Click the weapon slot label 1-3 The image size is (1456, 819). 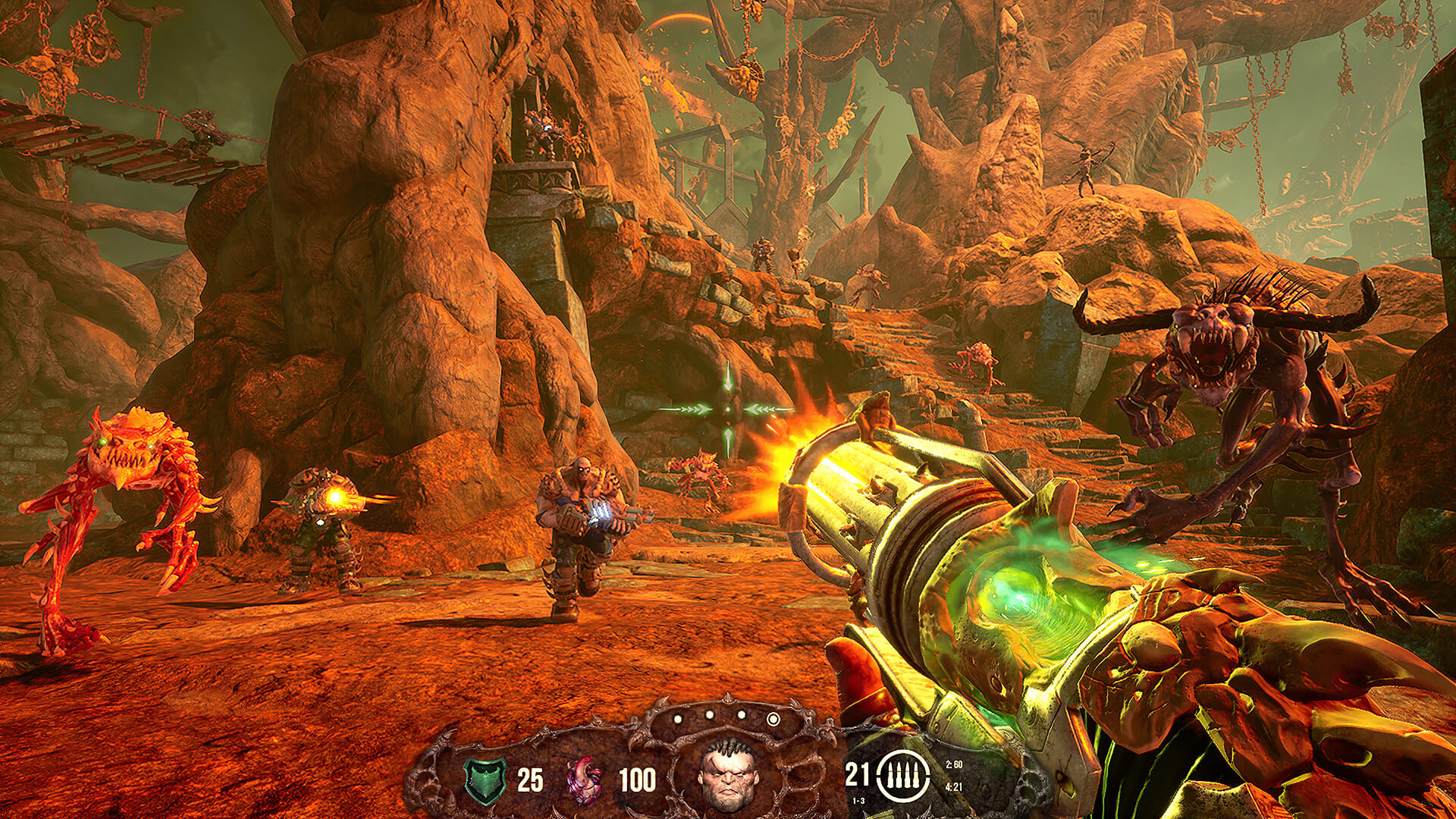pyautogui.click(x=858, y=800)
